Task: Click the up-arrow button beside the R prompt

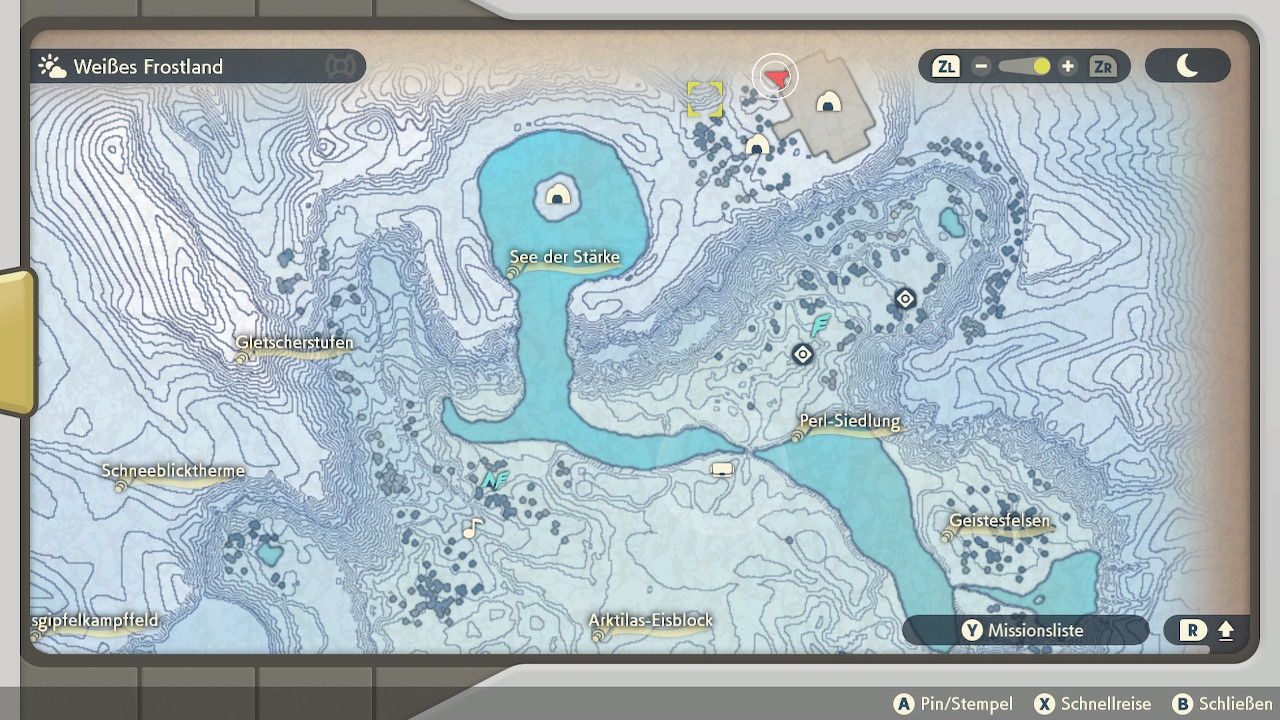Action: pos(1226,631)
